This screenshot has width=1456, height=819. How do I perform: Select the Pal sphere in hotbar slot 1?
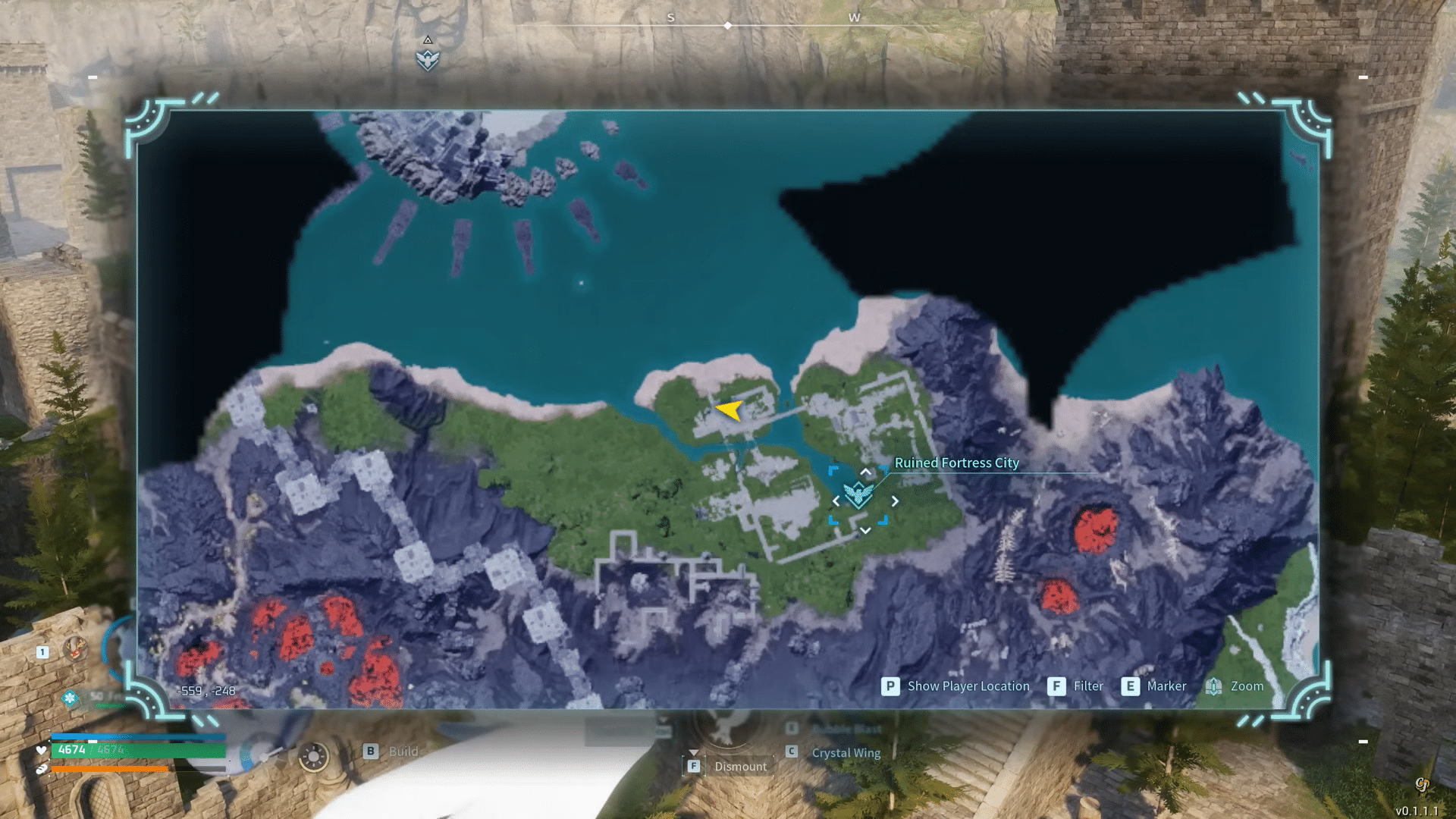click(x=74, y=648)
